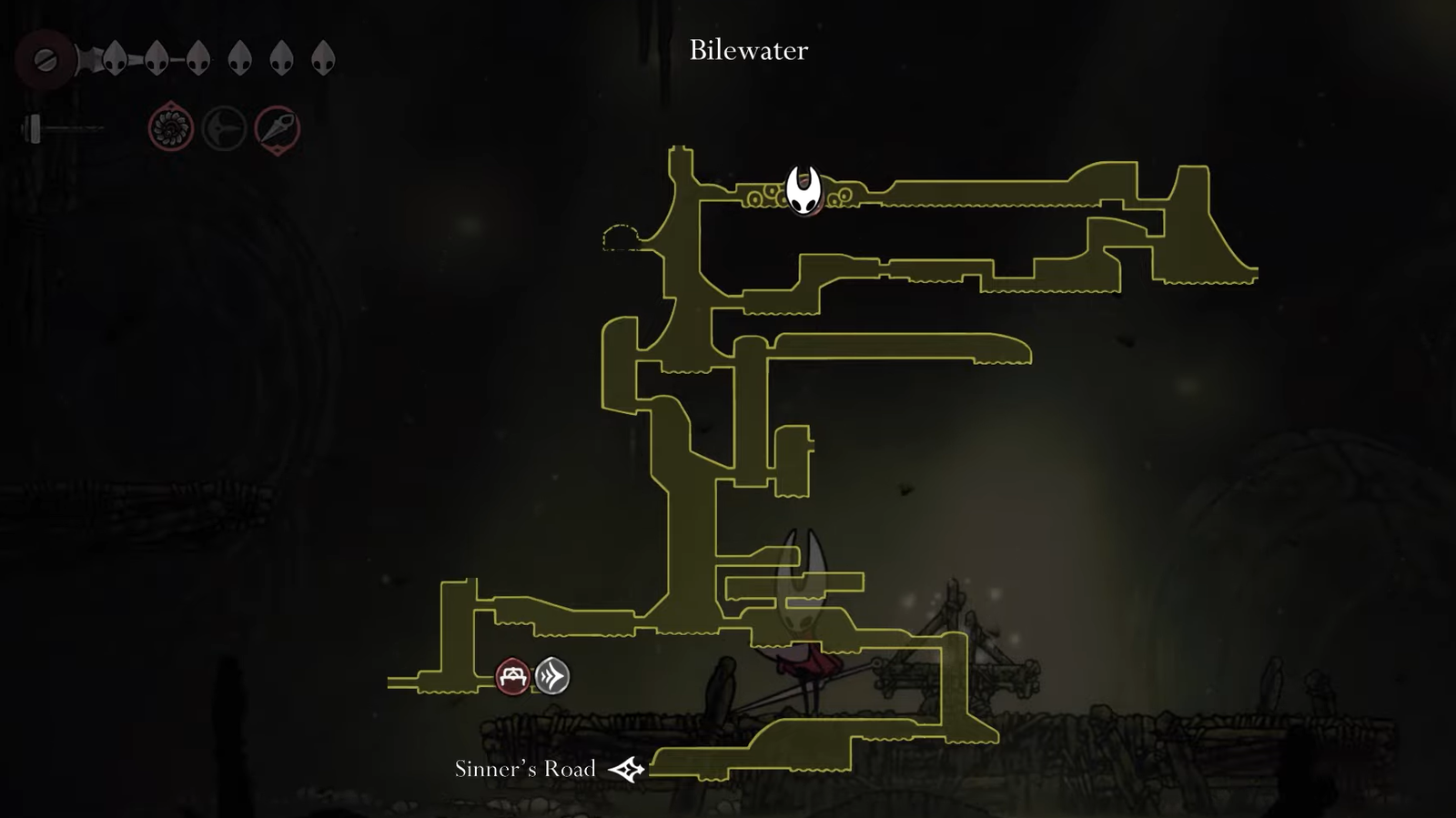1456x818 pixels.
Task: Click Hornet's head position marker on the map
Action: point(804,189)
